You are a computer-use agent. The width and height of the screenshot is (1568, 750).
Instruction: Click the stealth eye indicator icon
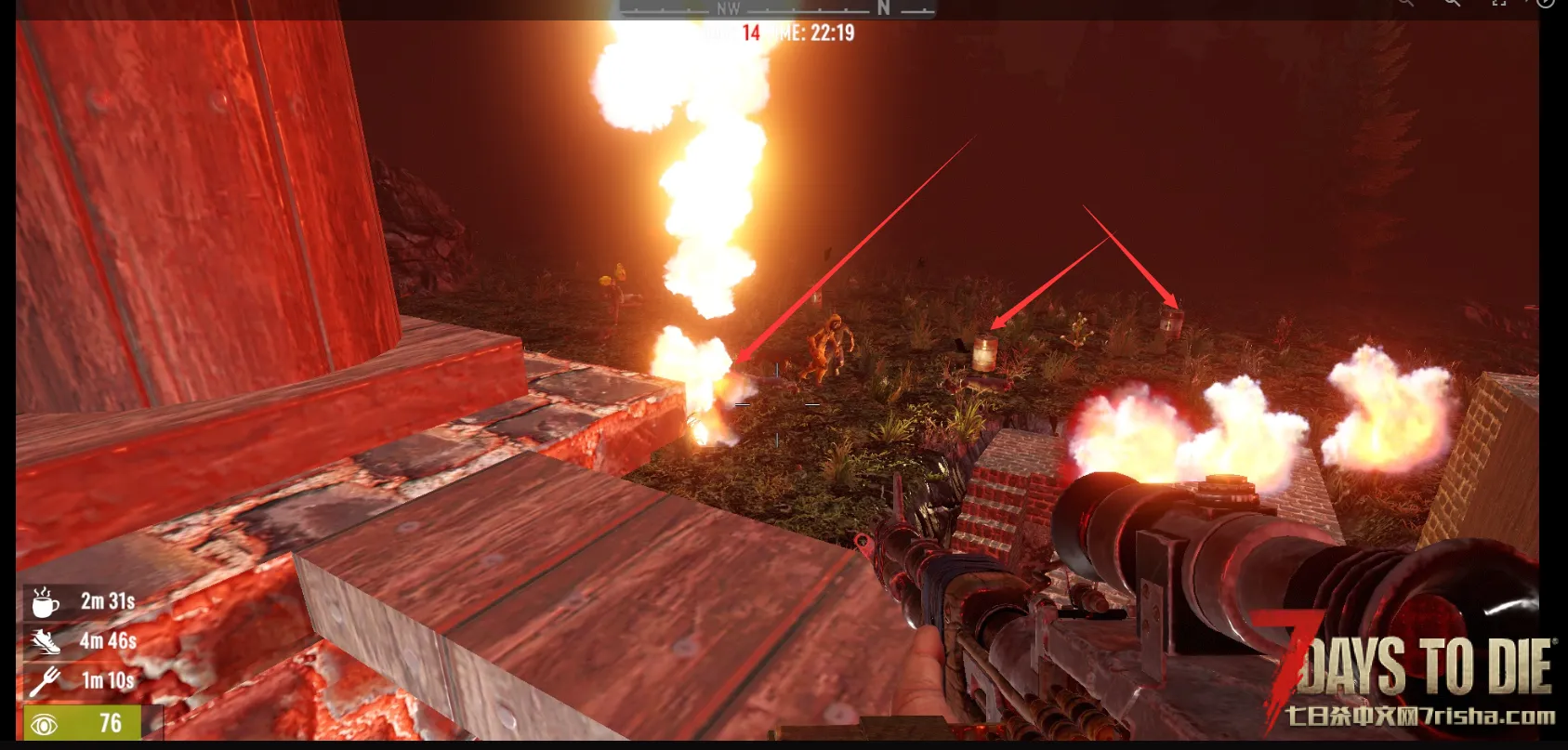[44, 724]
